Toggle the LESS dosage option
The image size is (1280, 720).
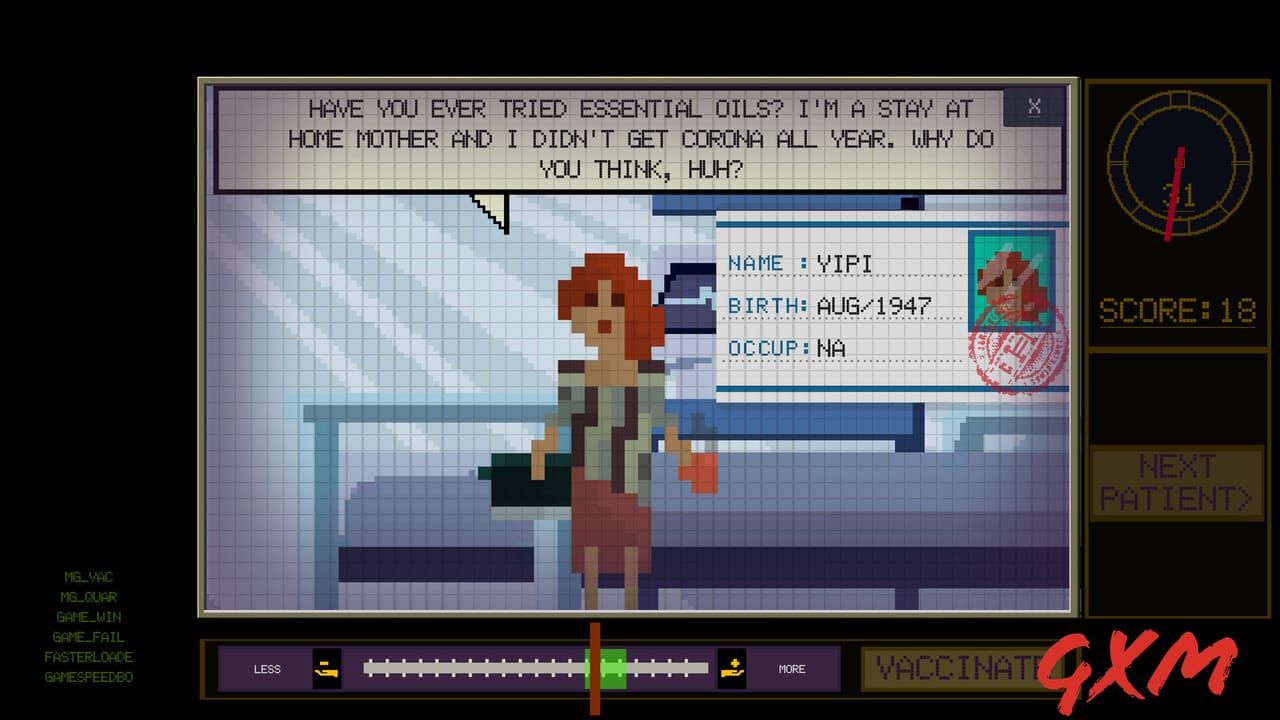pyautogui.click(x=266, y=668)
